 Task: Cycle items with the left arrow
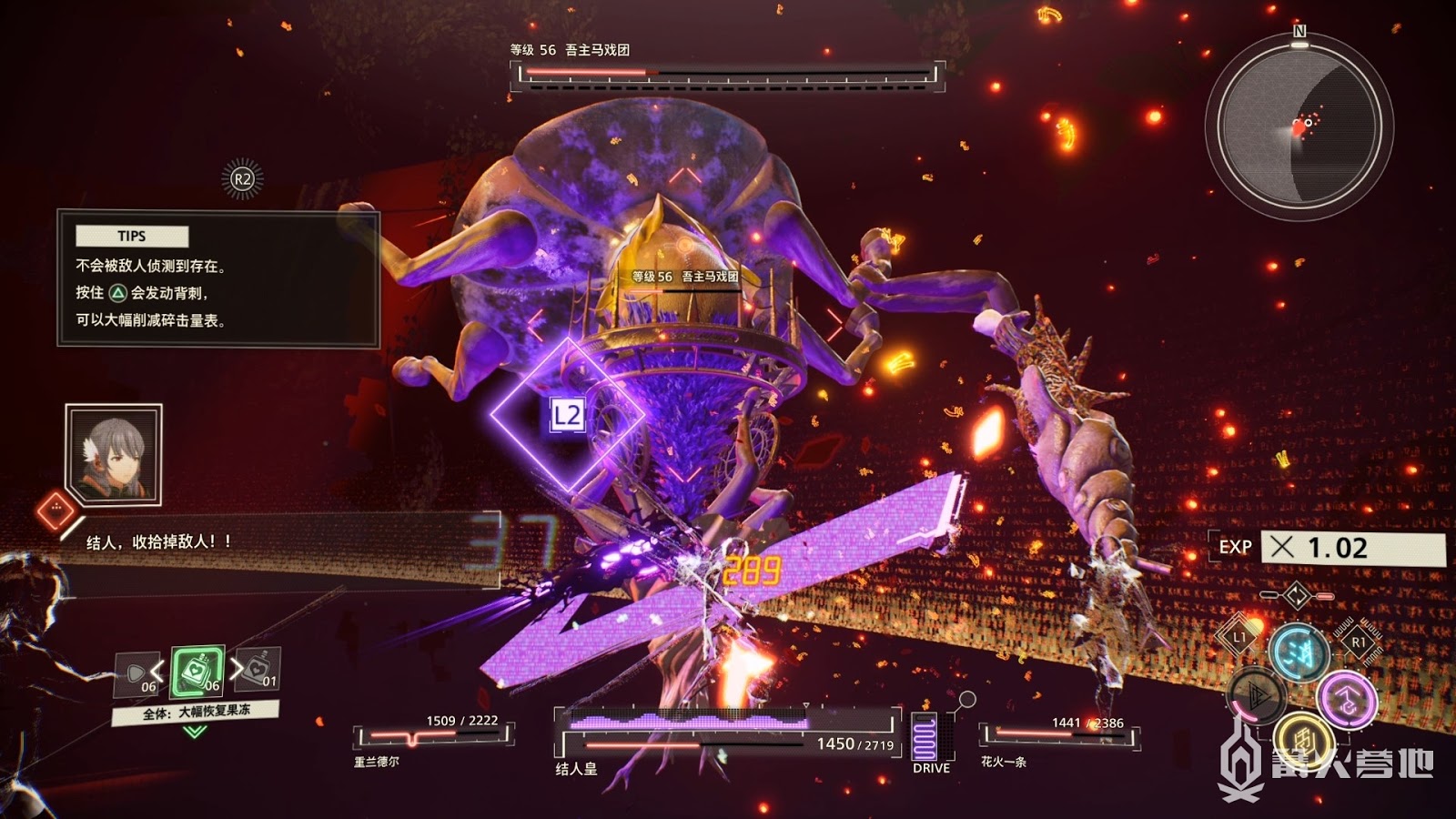click(x=157, y=672)
